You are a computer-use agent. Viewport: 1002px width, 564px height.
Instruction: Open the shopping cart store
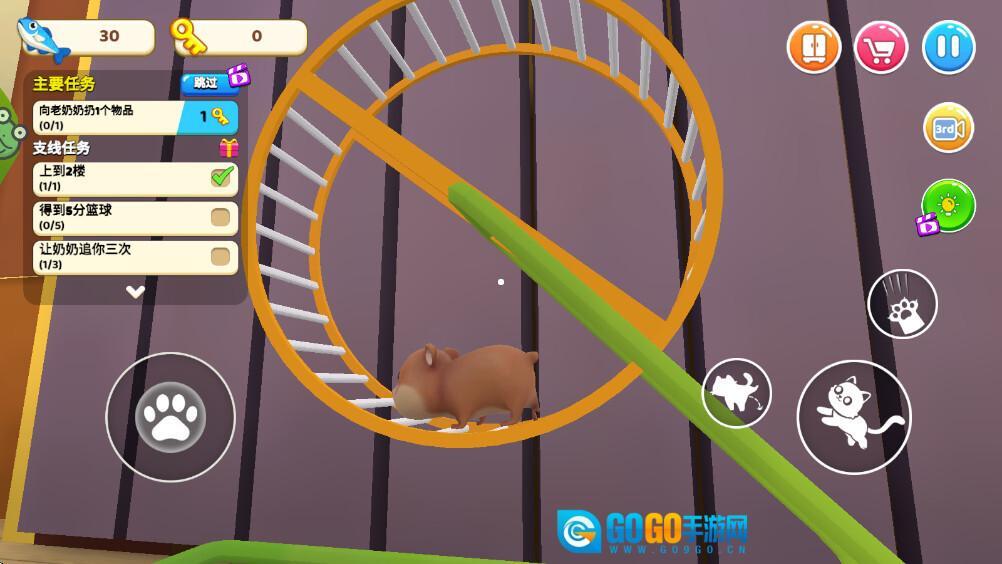(x=880, y=47)
